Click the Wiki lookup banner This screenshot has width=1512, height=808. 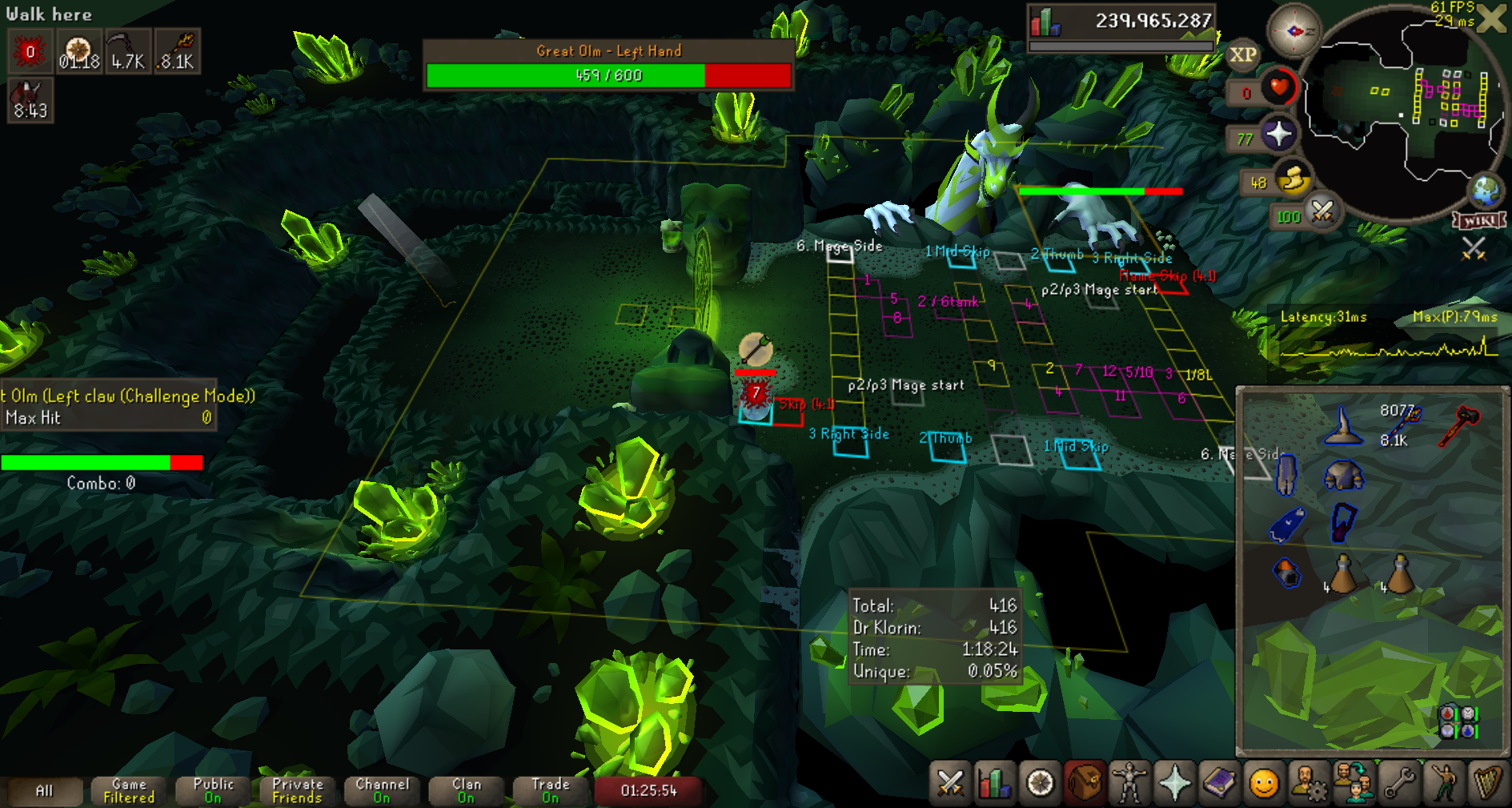pyautogui.click(x=1478, y=220)
